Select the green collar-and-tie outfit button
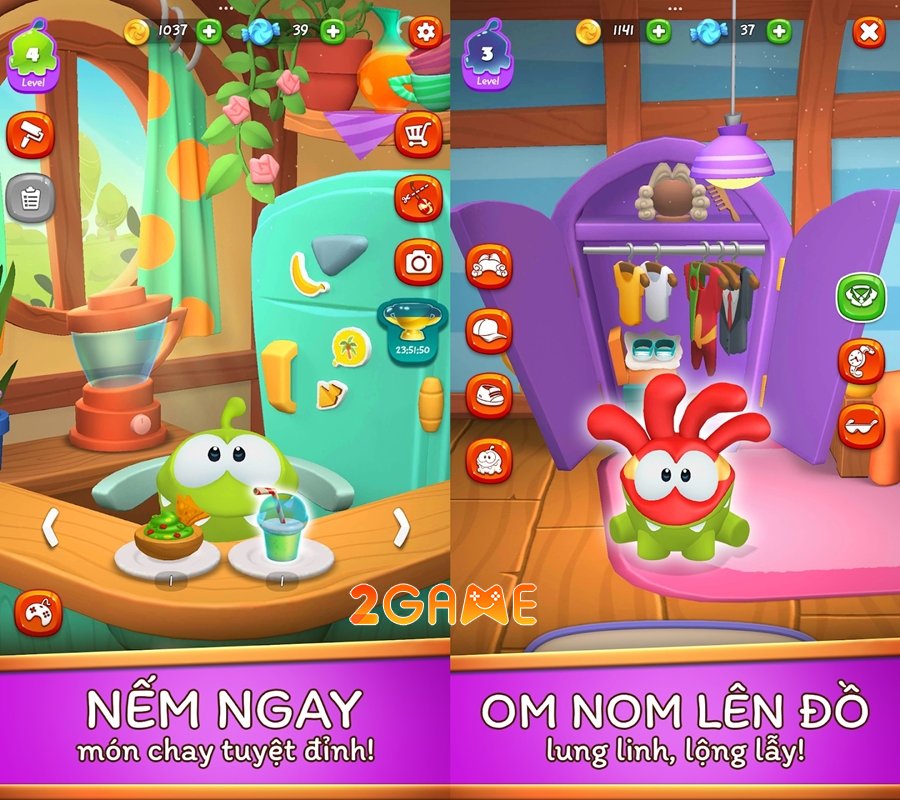 (860, 297)
